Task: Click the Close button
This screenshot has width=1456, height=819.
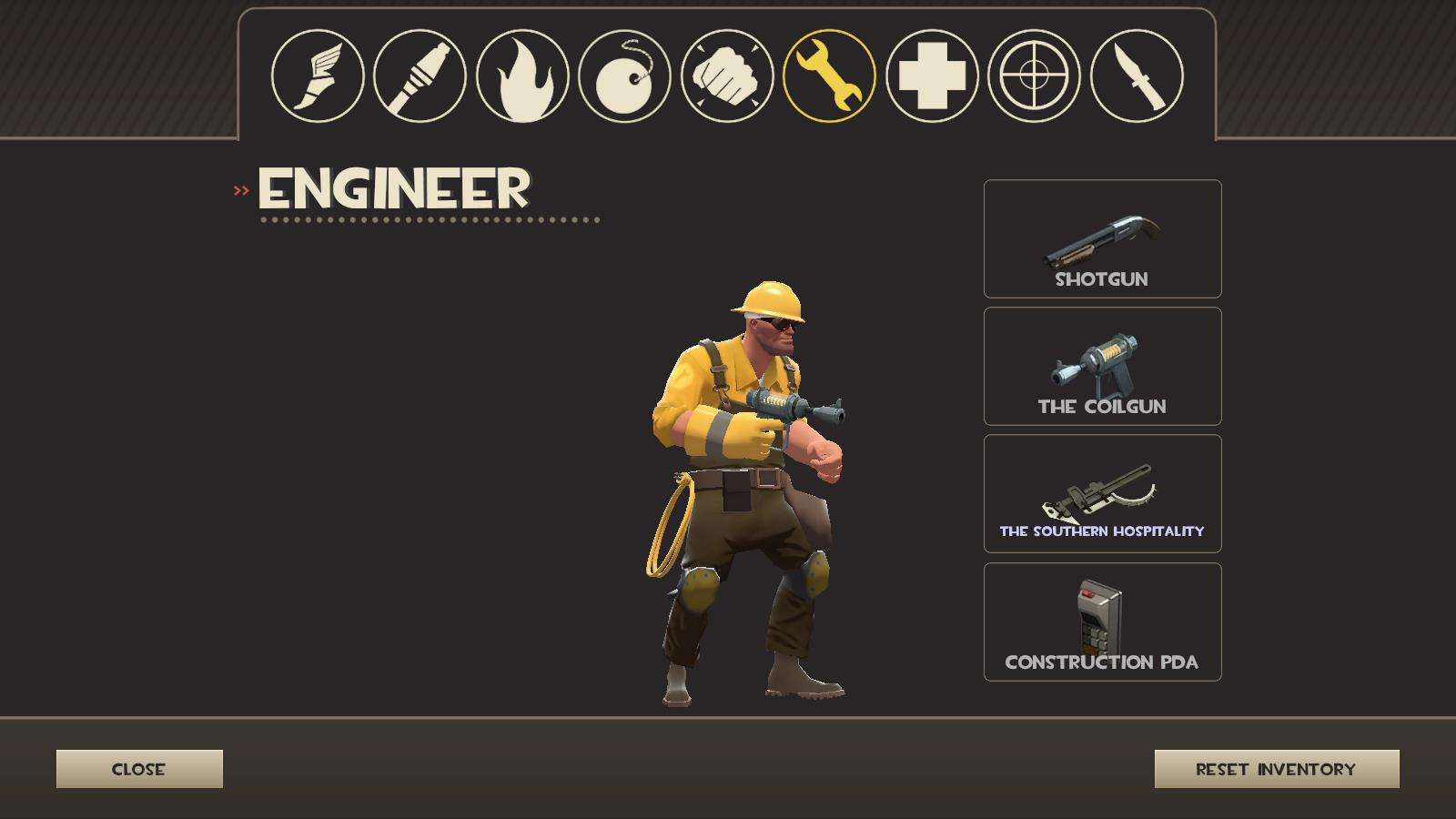Action: pyautogui.click(x=139, y=769)
